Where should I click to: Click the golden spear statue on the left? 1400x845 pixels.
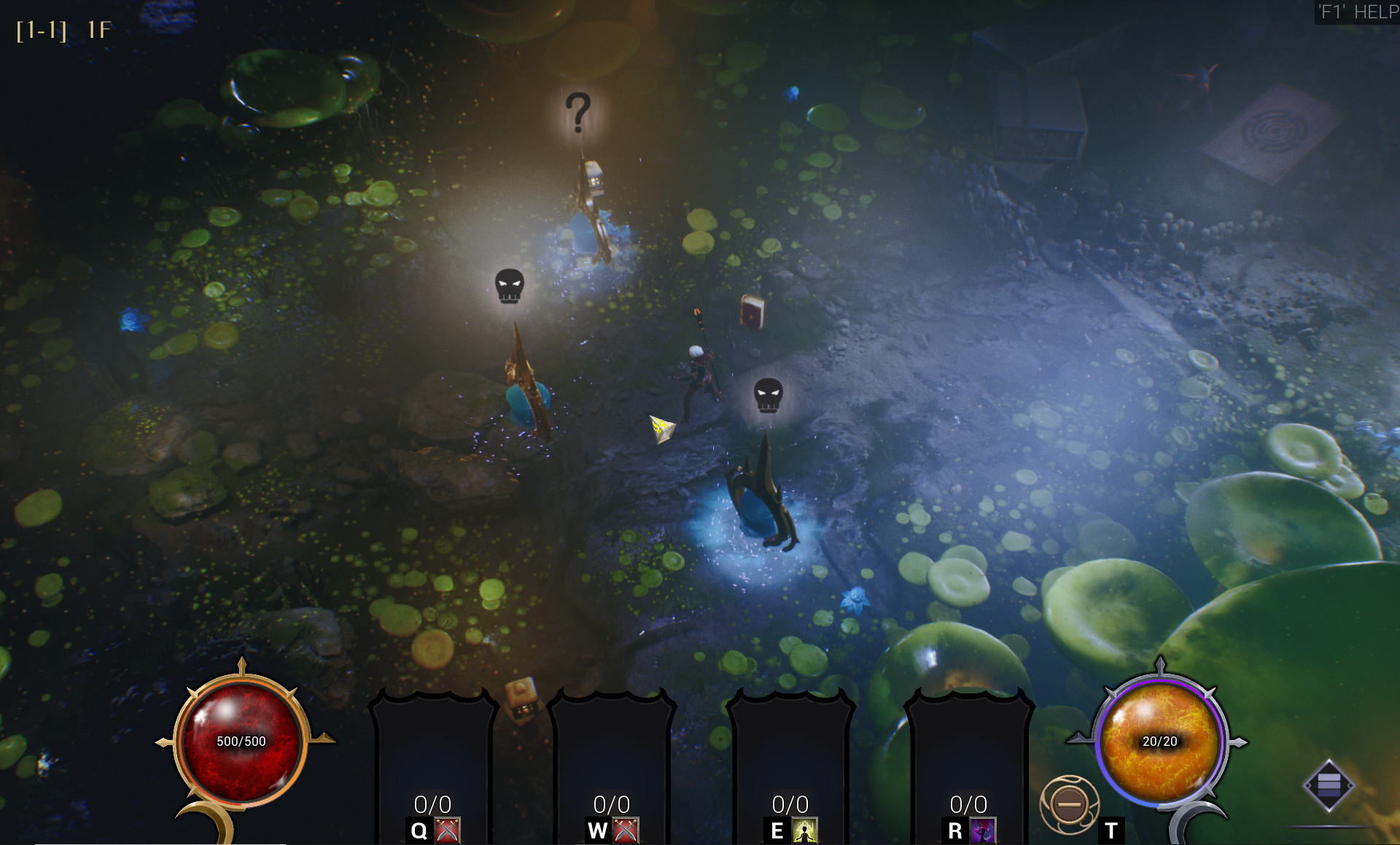pyautogui.click(x=522, y=379)
